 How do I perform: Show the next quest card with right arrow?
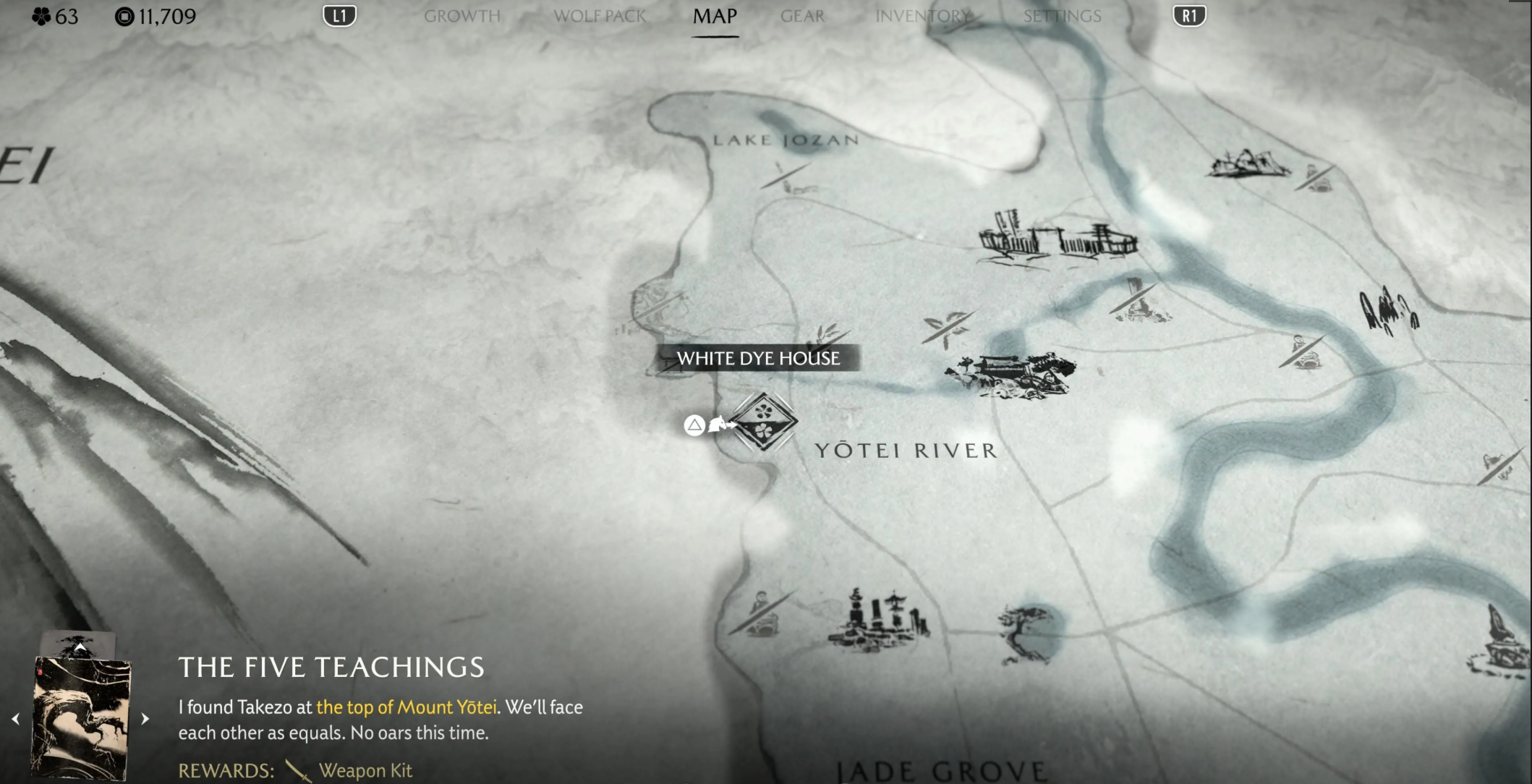coord(145,718)
